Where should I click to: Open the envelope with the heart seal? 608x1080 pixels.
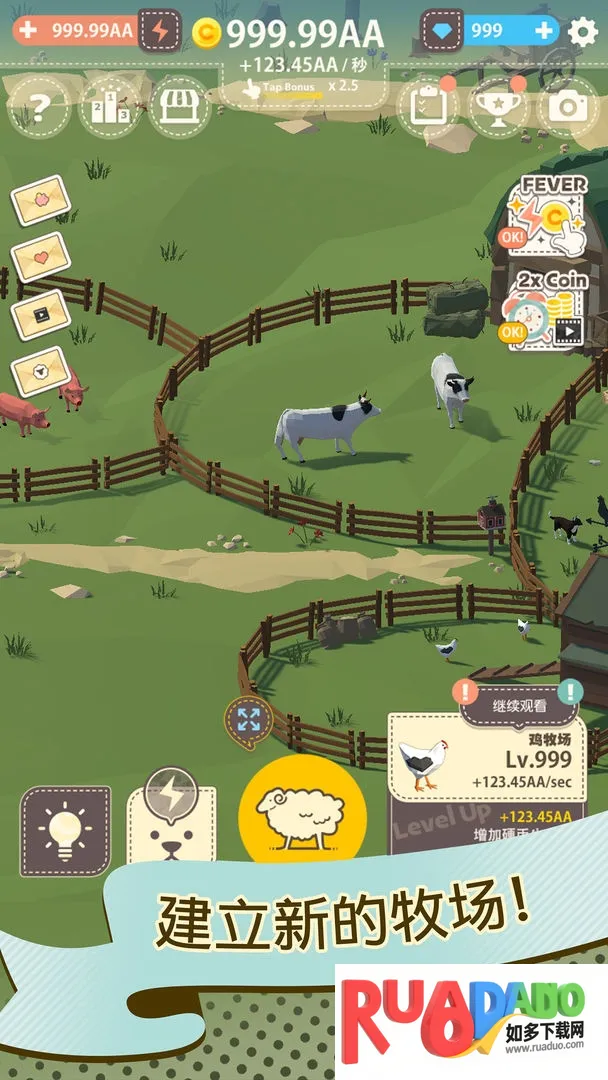click(41, 257)
